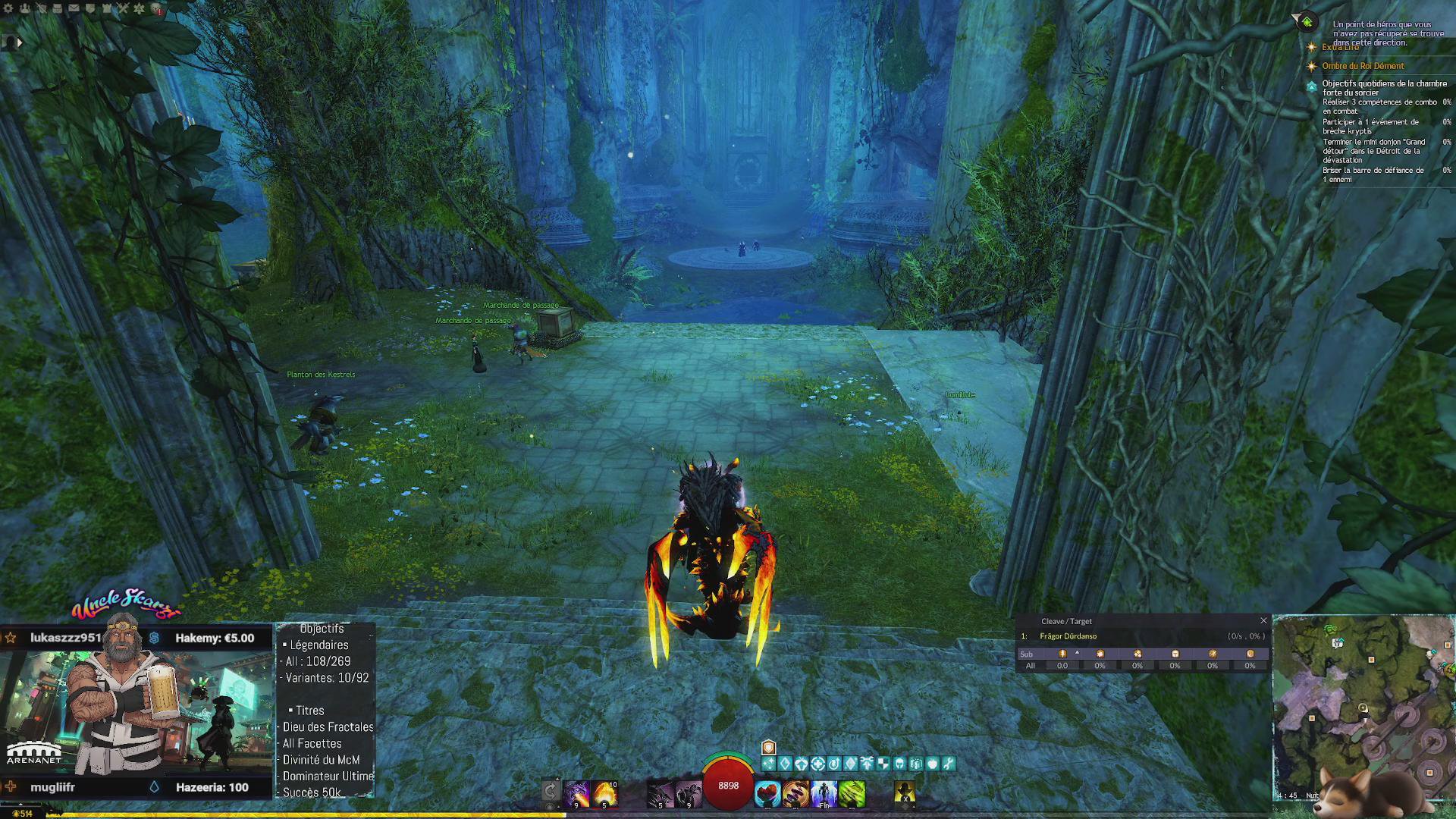Activate the green claw utility skill

pos(852,794)
